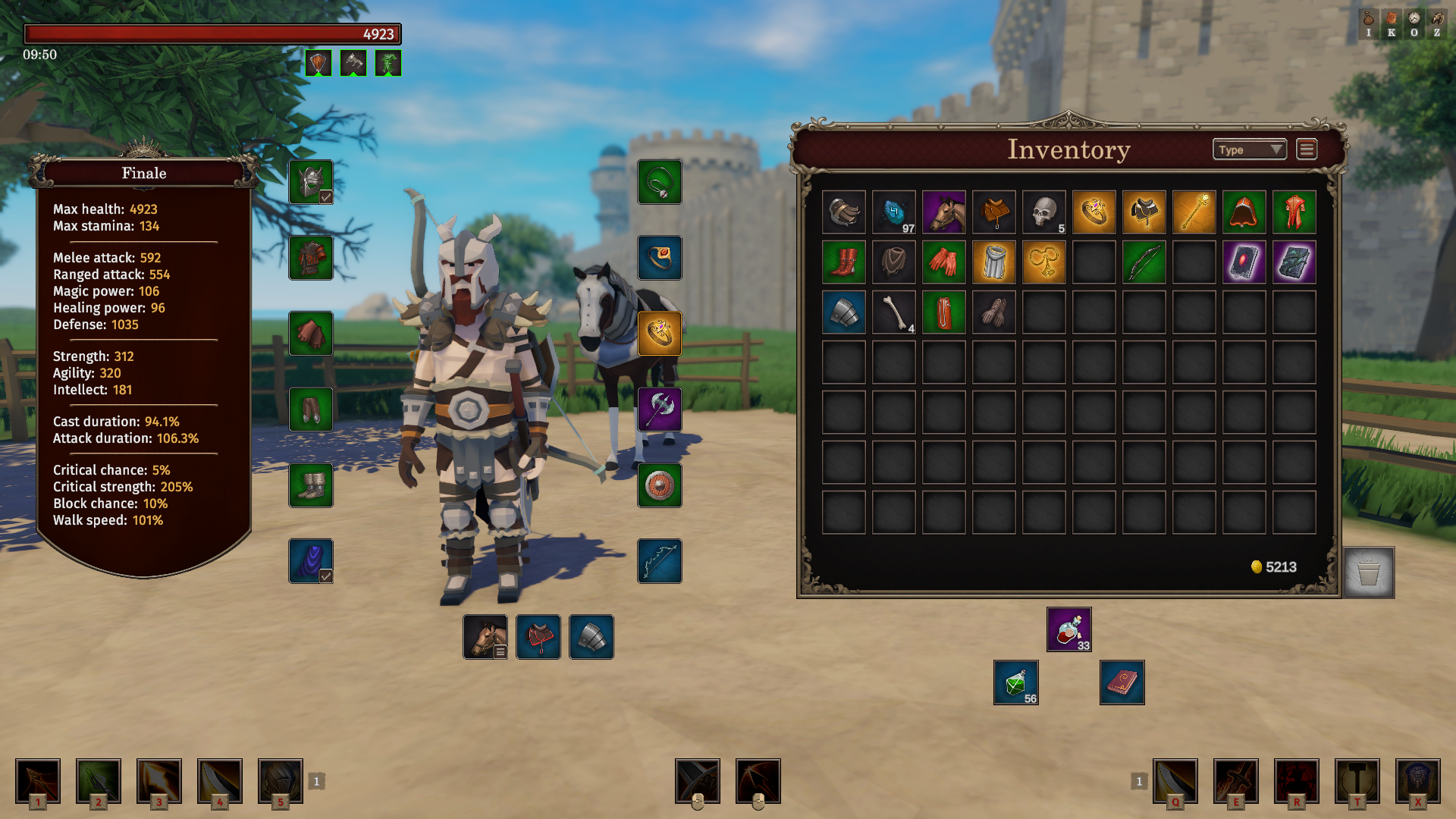Click the red spellbook quick slot
The height and width of the screenshot is (819, 1456).
[x=1122, y=682]
